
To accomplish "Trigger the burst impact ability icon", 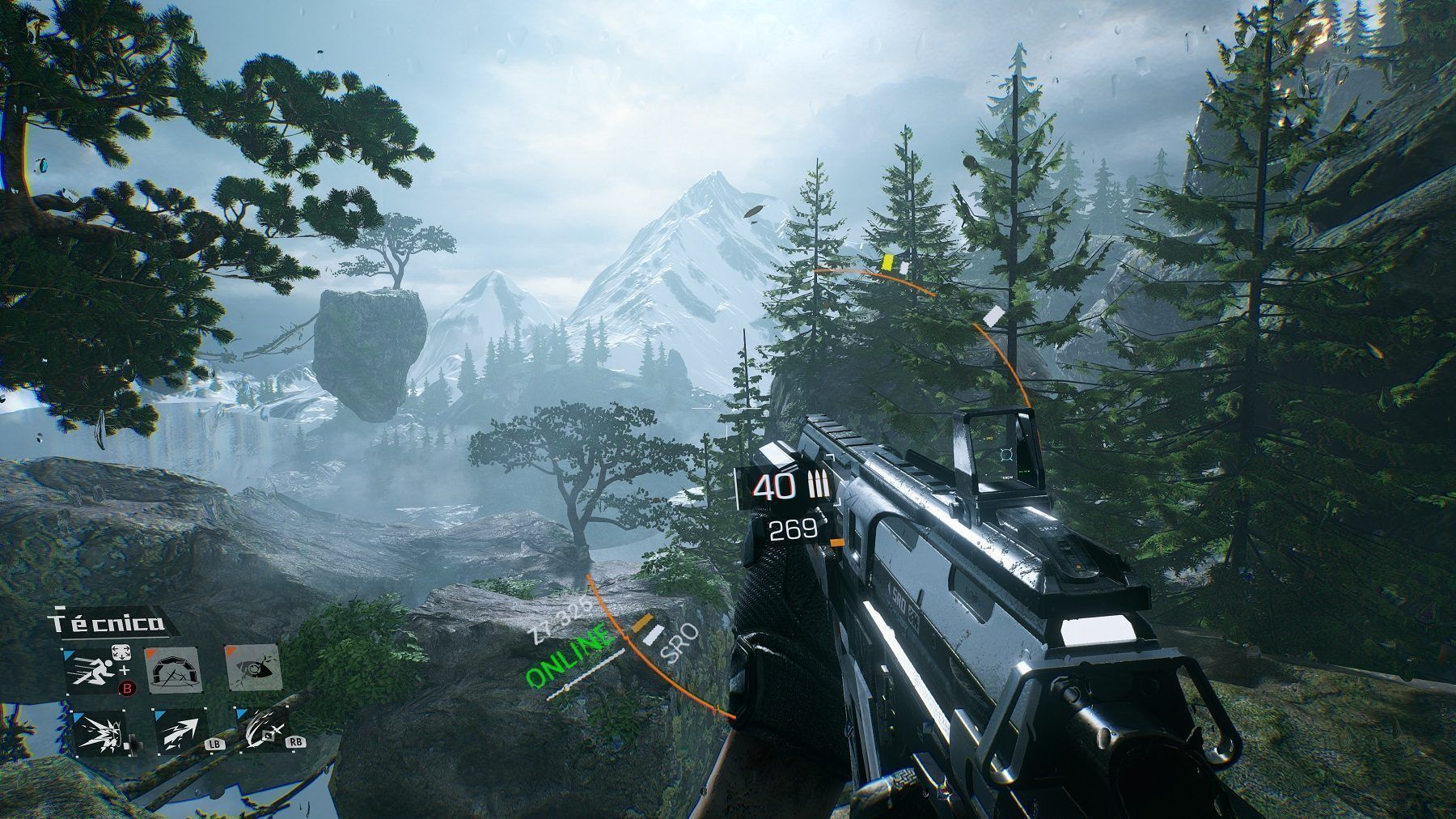I will coord(100,732).
